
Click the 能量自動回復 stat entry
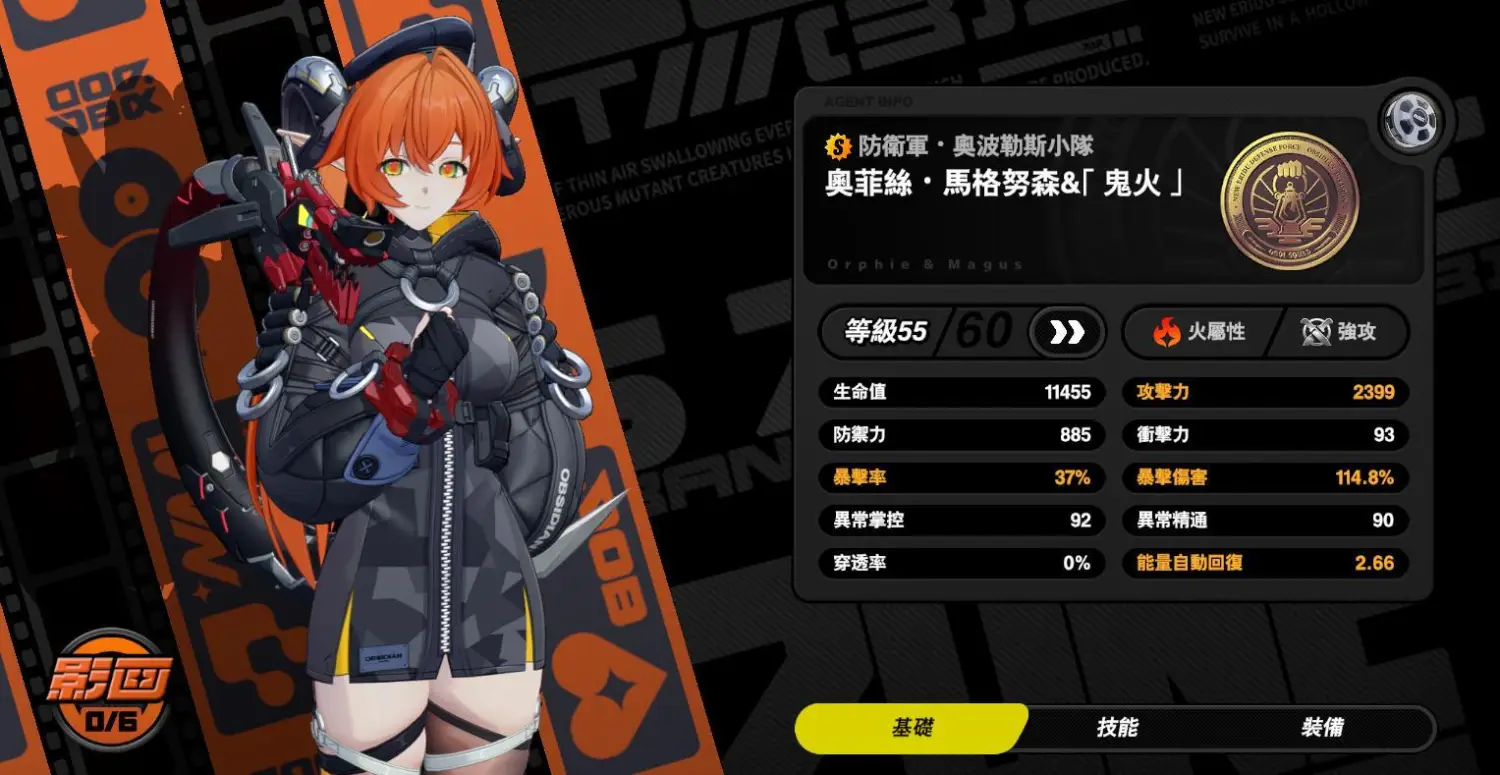1265,562
